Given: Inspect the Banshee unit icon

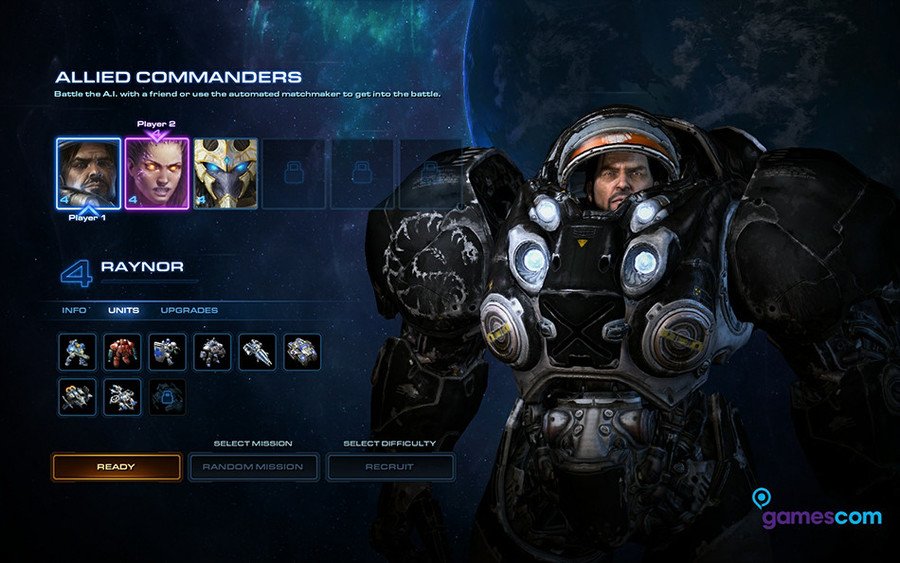Looking at the screenshot, I should 122,397.
